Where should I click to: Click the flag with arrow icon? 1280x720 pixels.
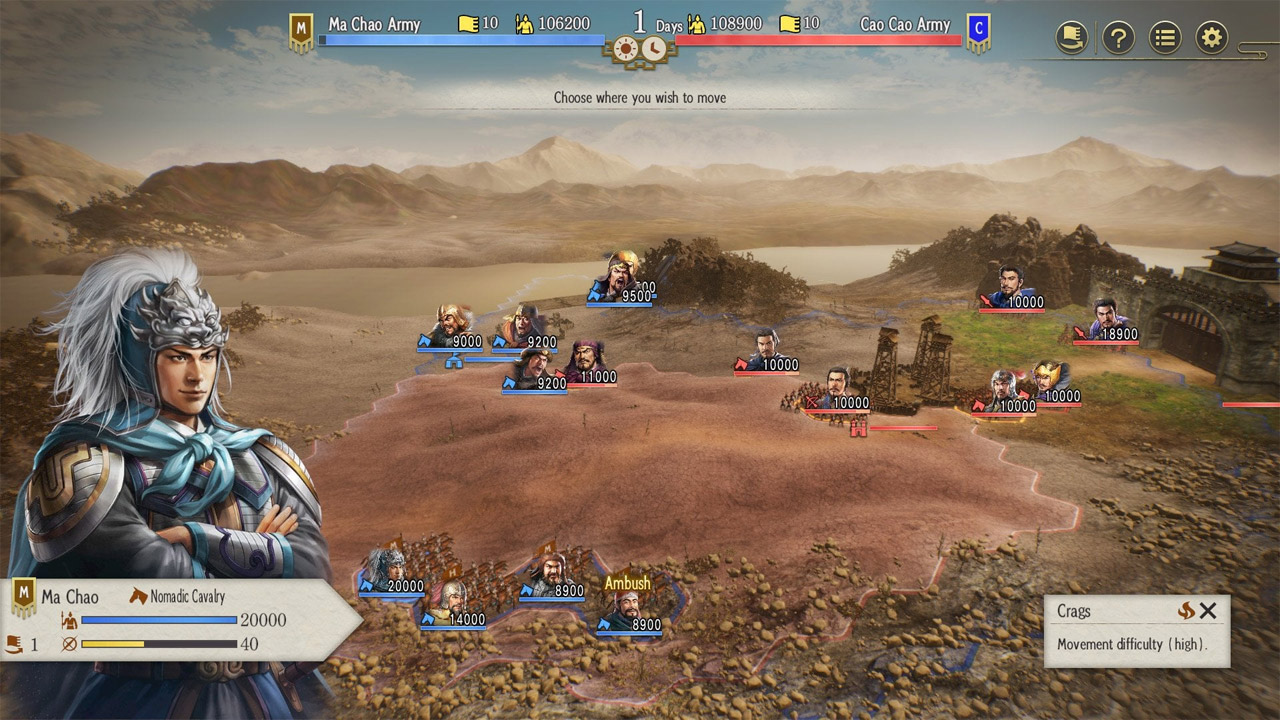tap(1072, 38)
